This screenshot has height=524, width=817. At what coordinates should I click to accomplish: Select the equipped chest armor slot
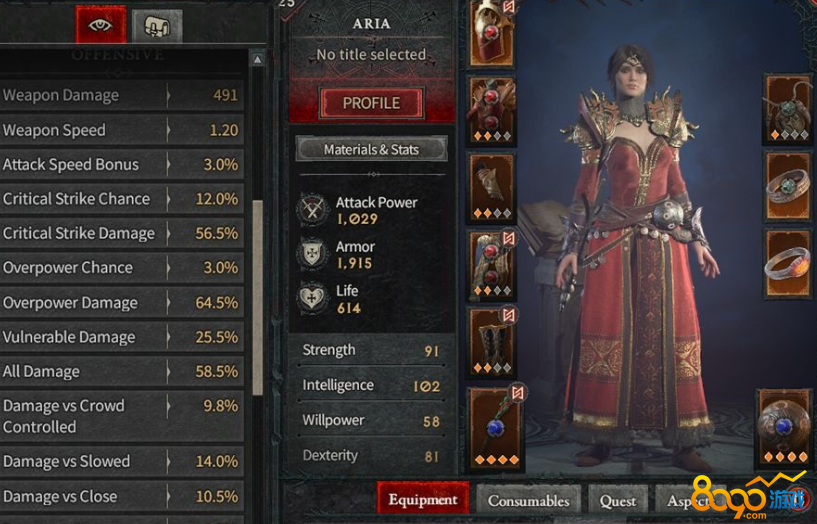(491, 108)
